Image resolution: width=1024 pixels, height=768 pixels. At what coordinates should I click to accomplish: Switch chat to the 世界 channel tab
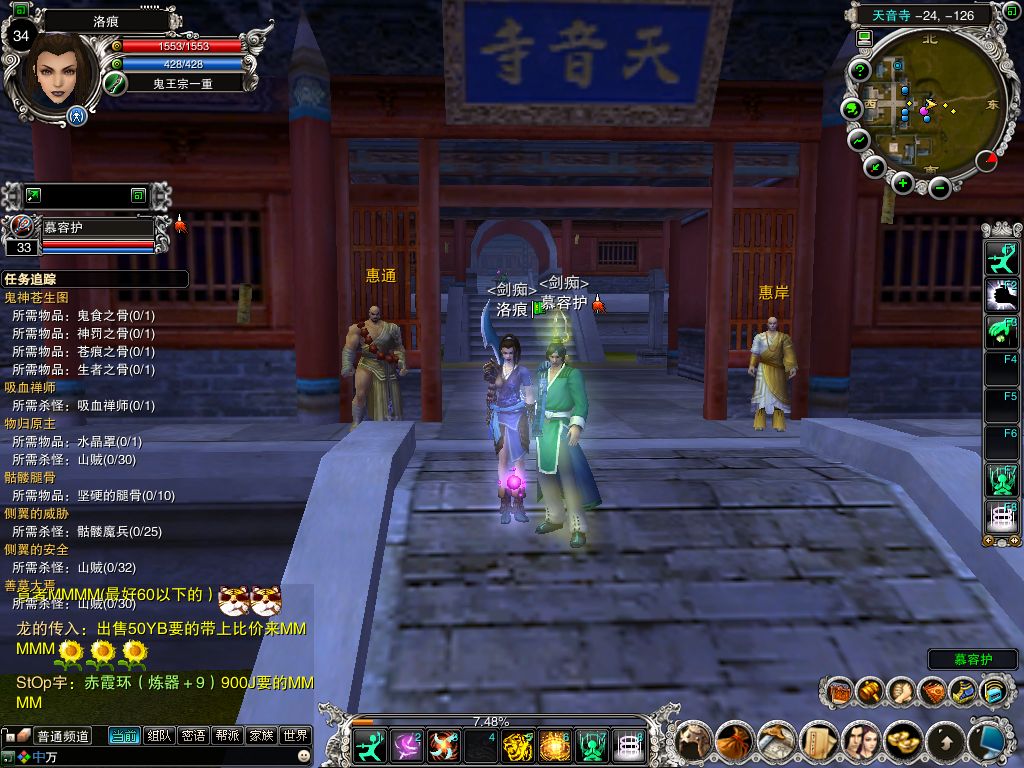click(295, 736)
